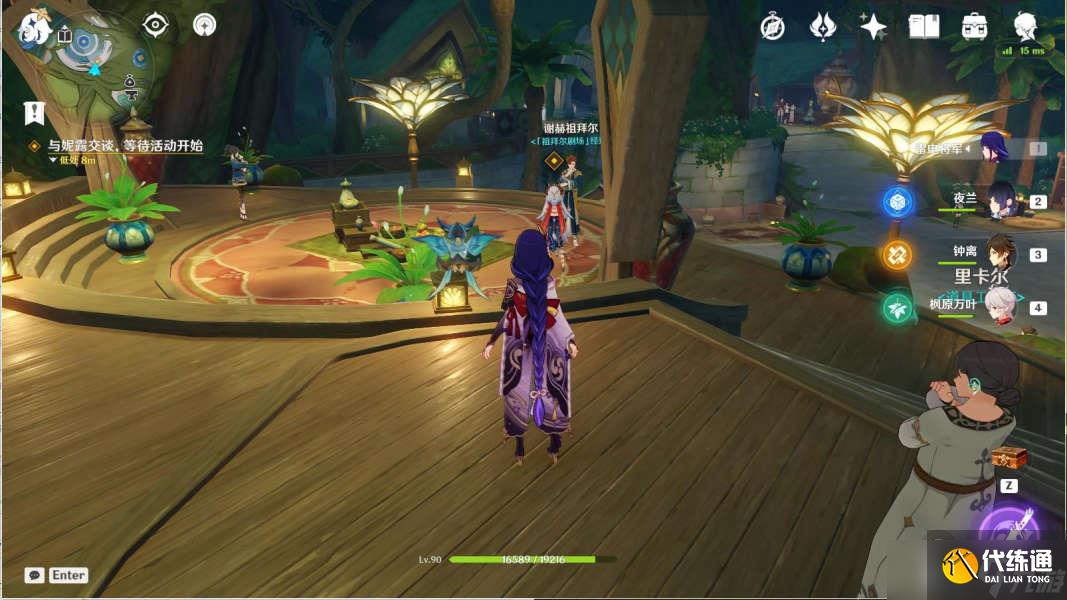Image resolution: width=1067 pixels, height=600 pixels.
Task: Open the round icon right of Elemental Sight
Action: point(205,25)
